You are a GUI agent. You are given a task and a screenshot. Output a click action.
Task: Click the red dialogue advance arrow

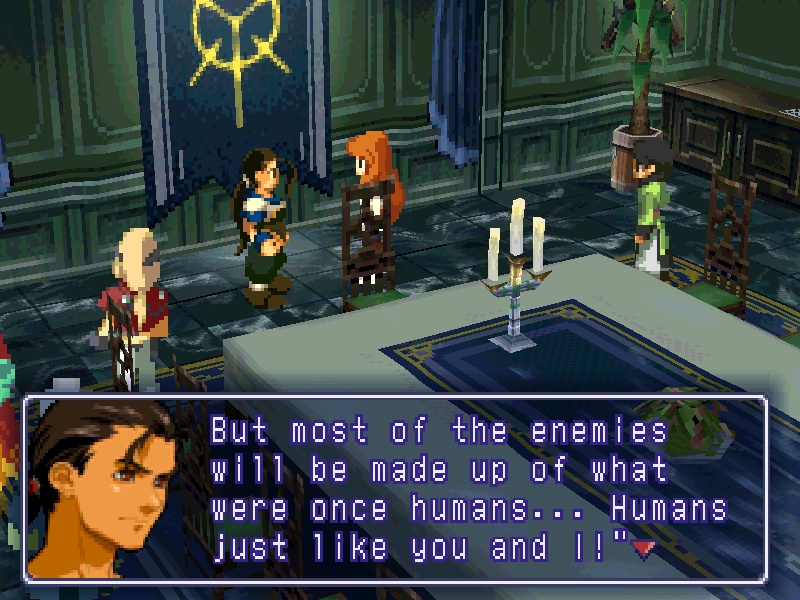tap(643, 548)
